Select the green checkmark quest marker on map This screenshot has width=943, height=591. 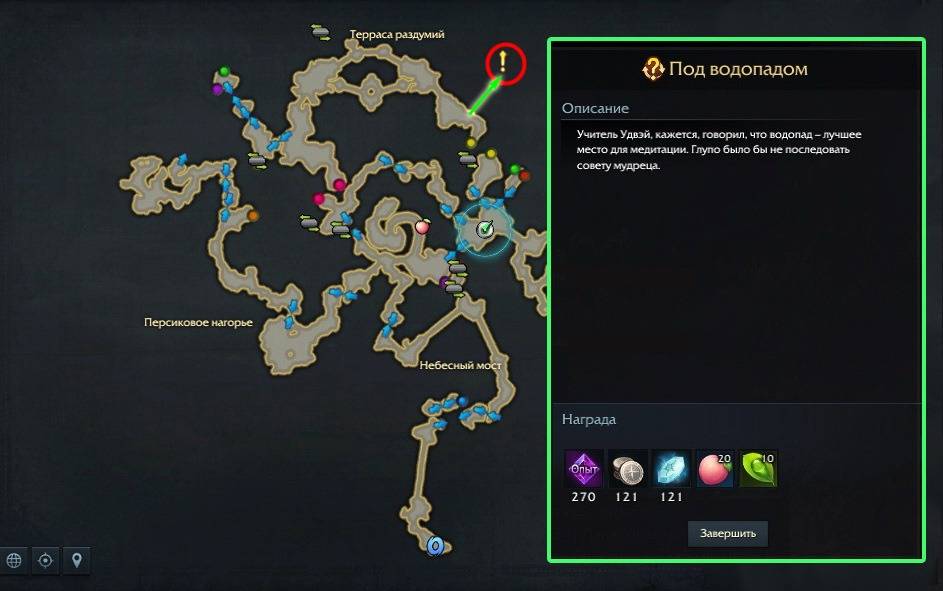(485, 229)
